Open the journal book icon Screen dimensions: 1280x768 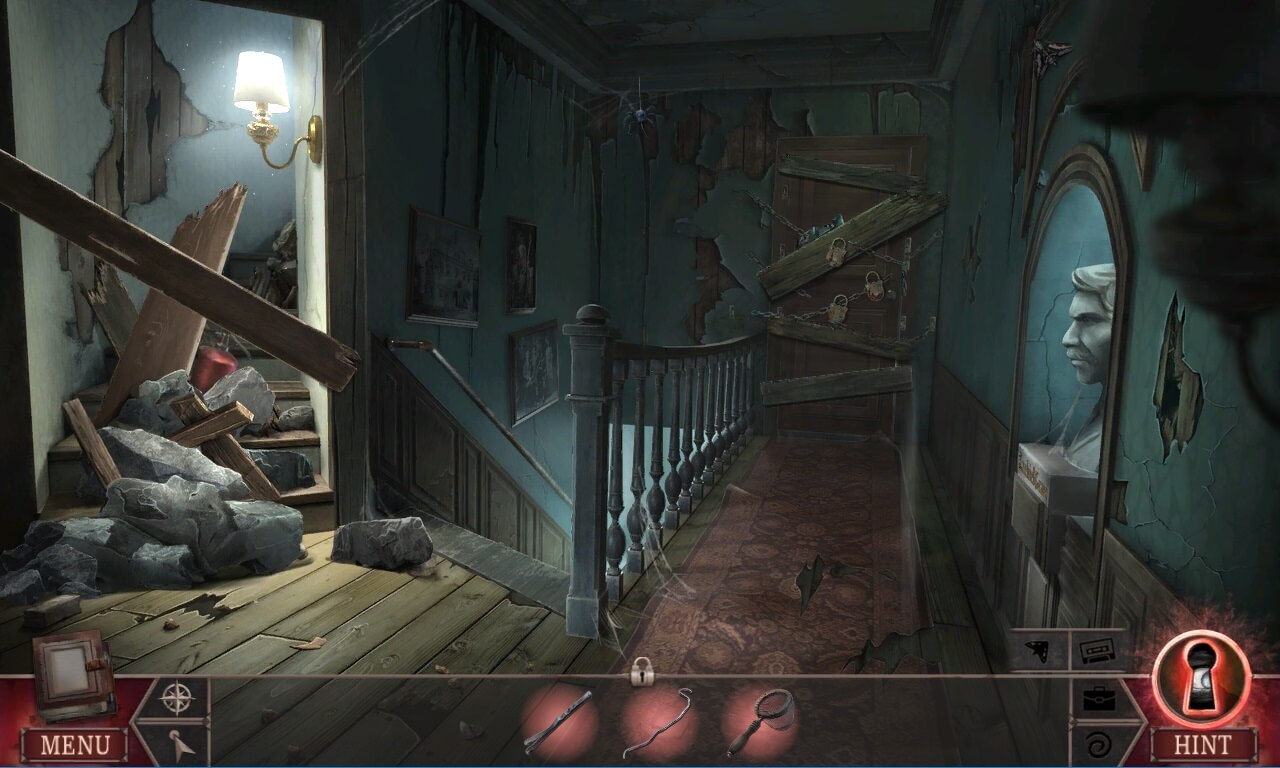coord(71,672)
